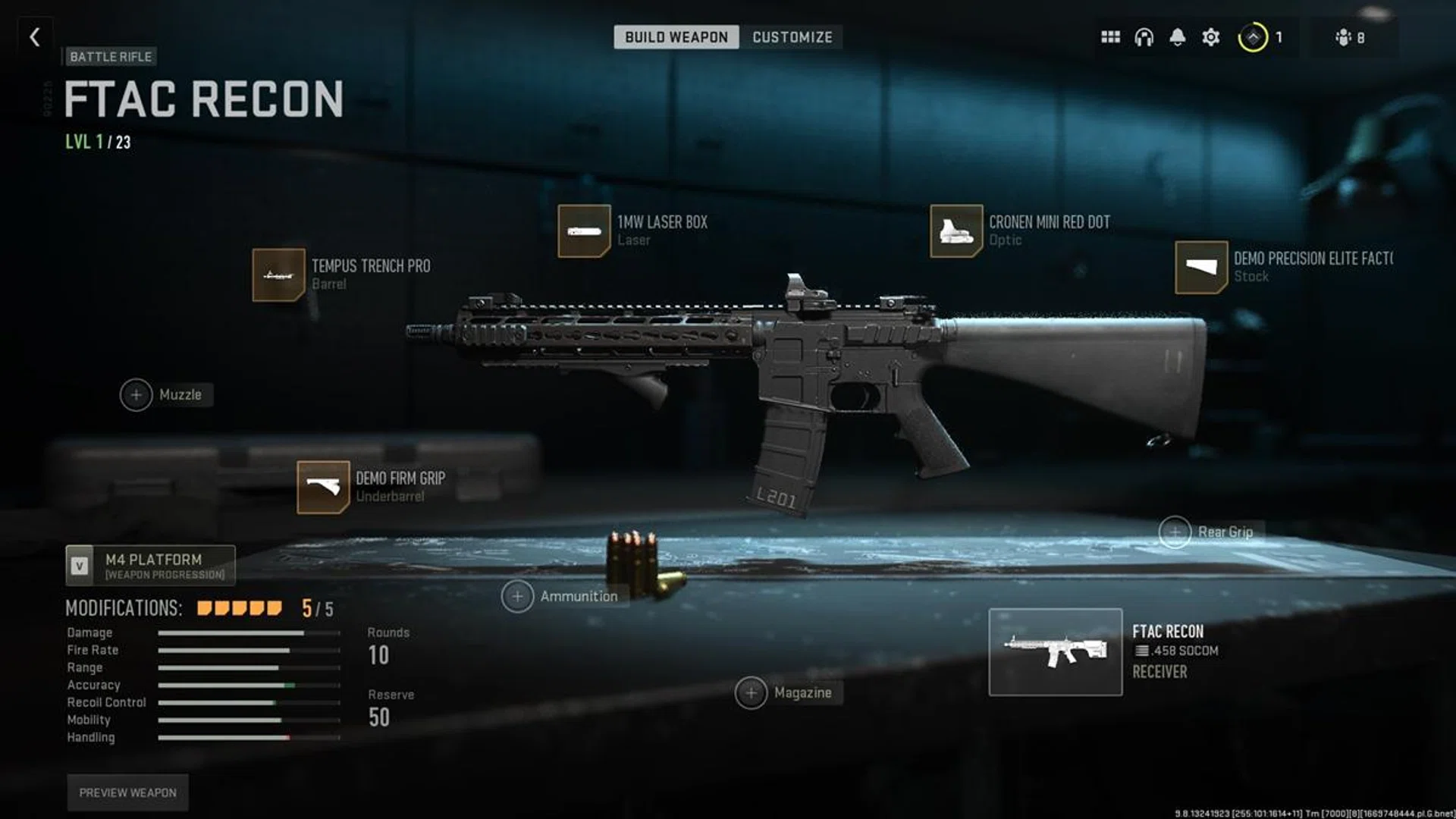Screen dimensions: 1456x819
Task: Add a Rear Grip attachment
Action: (x=1175, y=532)
